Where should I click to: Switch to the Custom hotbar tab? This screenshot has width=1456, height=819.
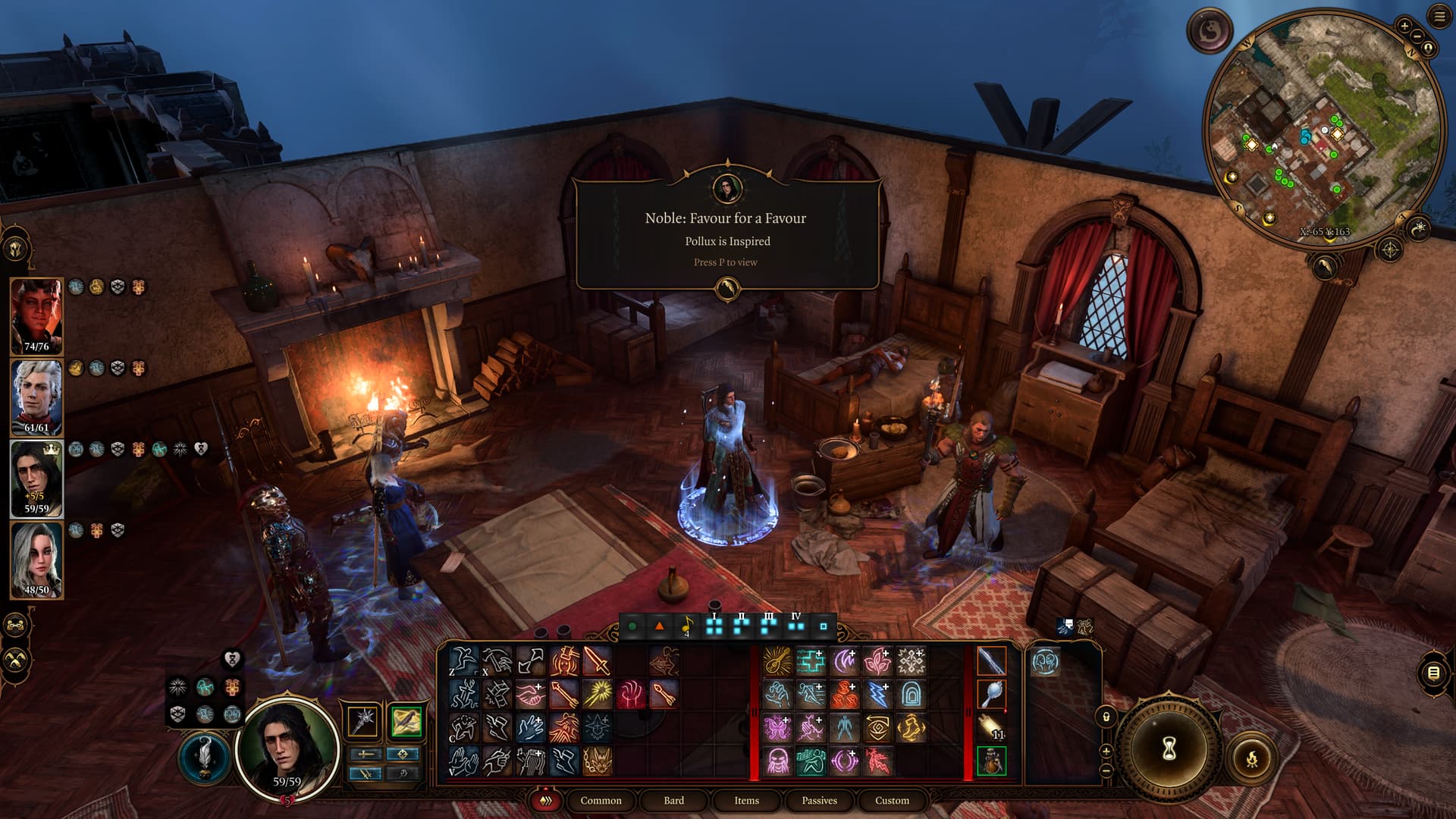pyautogui.click(x=892, y=800)
